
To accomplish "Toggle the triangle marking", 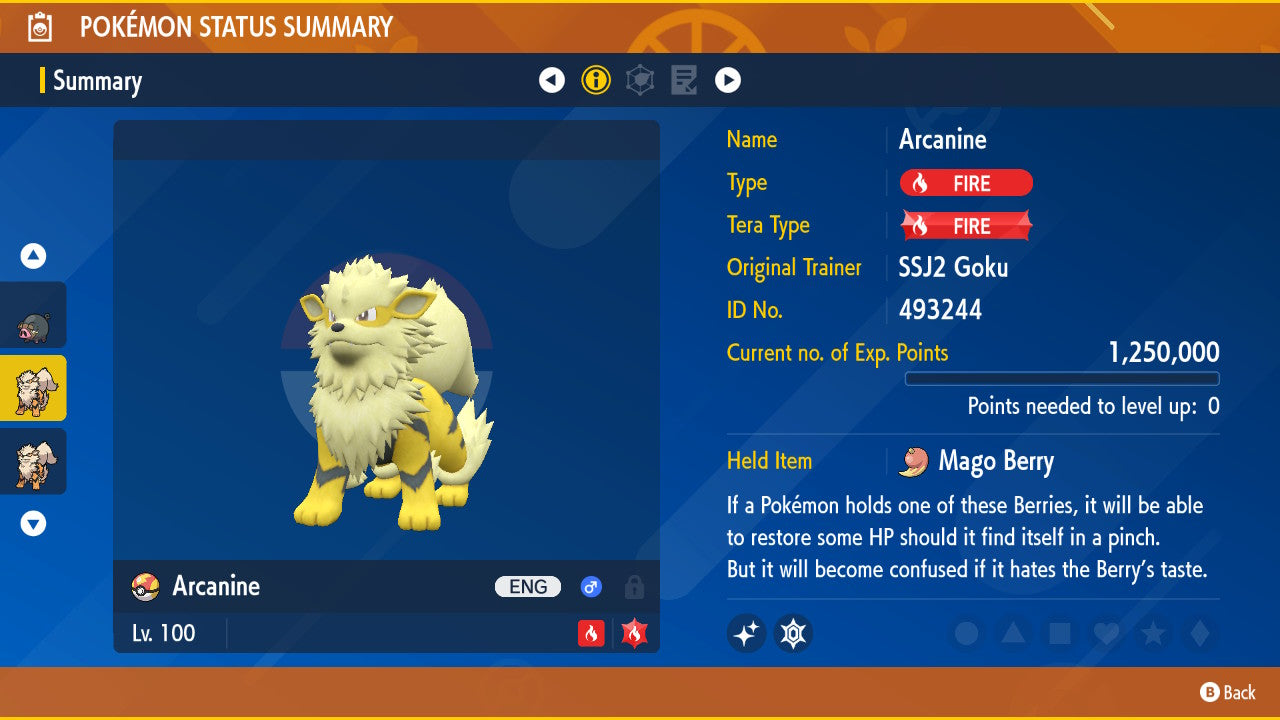I will [1013, 634].
